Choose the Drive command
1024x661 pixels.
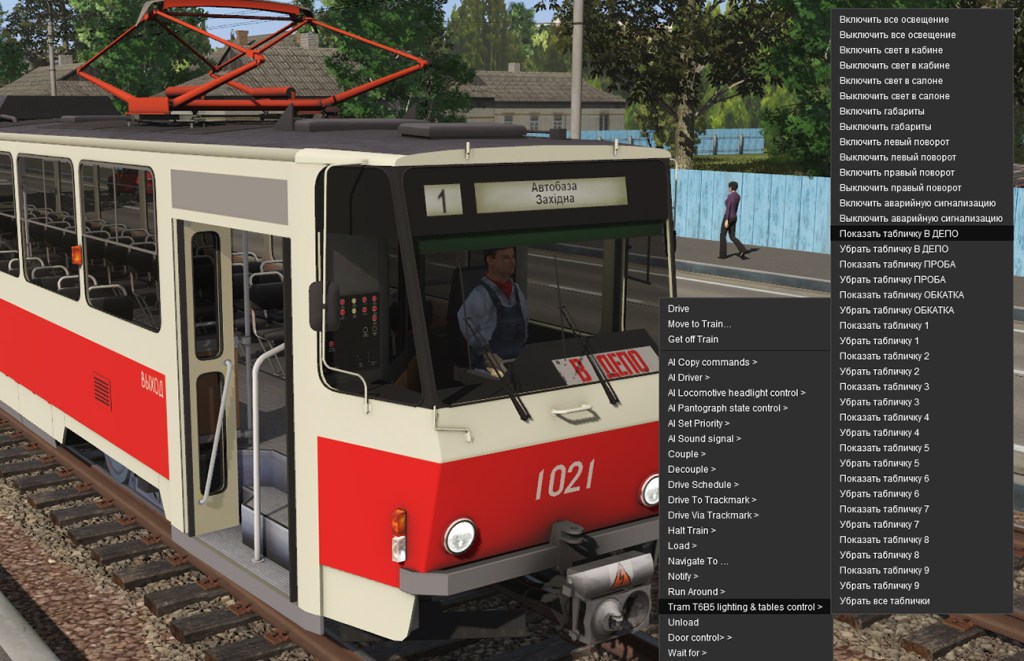679,309
